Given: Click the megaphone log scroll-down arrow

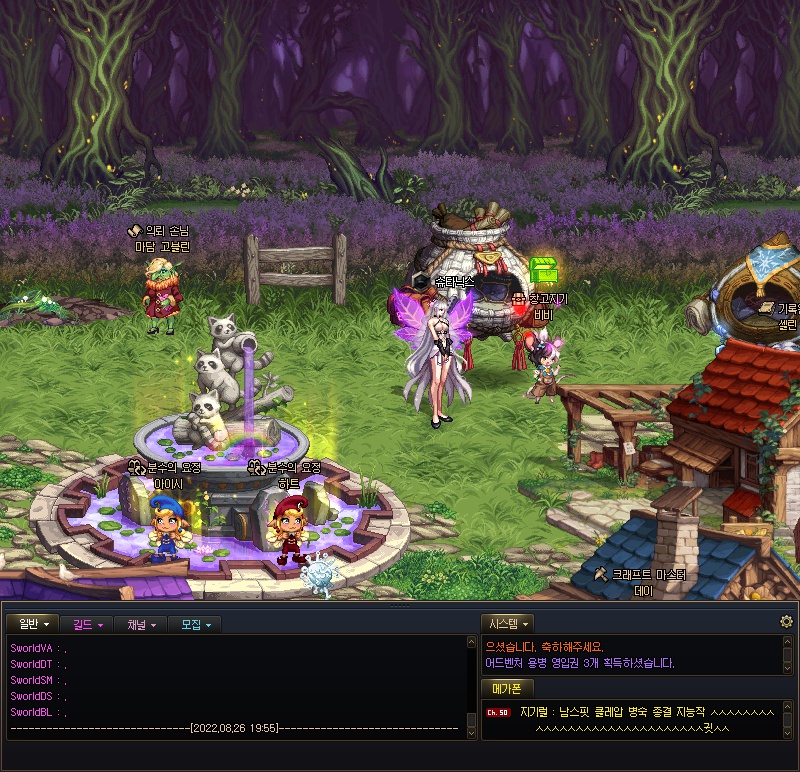Looking at the screenshot, I should coord(788,731).
